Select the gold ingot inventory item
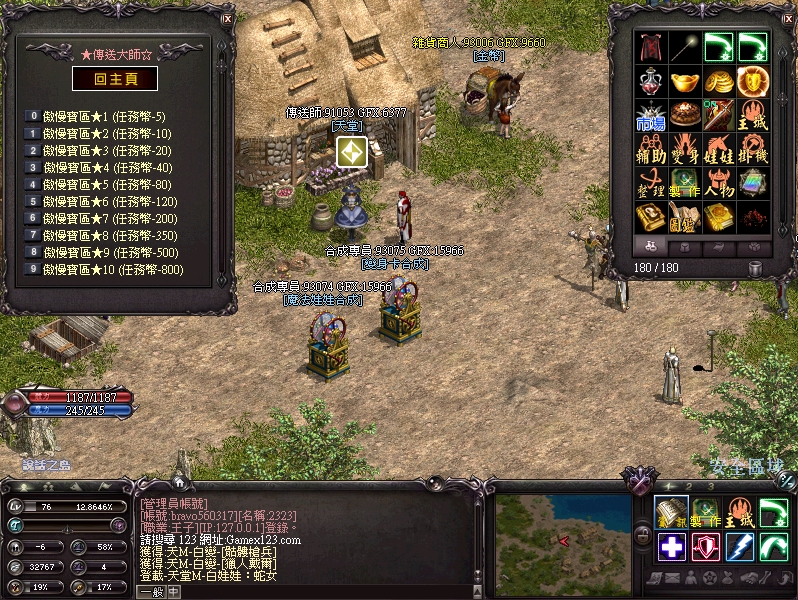The width and height of the screenshot is (798, 600). click(x=685, y=81)
